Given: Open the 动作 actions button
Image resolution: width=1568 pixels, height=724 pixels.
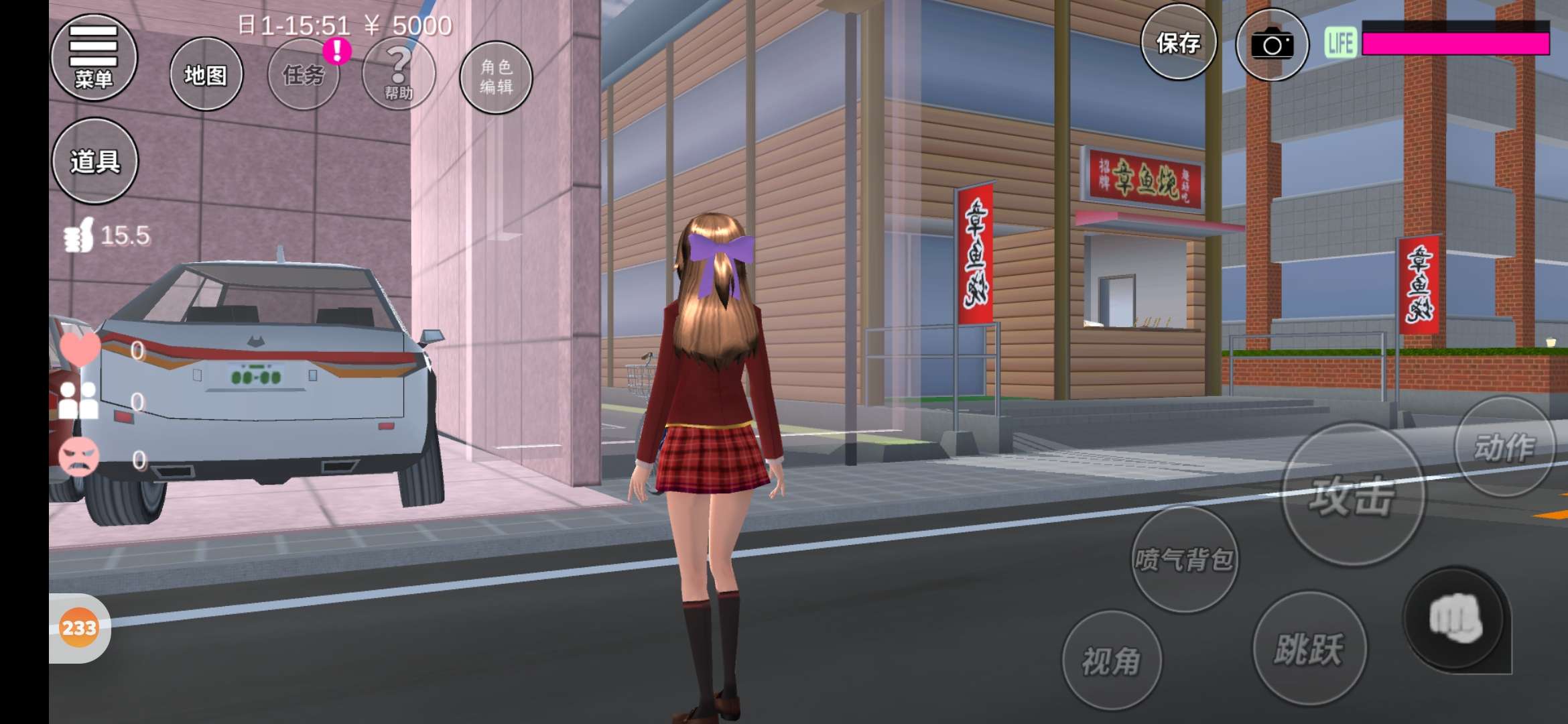Looking at the screenshot, I should pyautogui.click(x=1504, y=447).
